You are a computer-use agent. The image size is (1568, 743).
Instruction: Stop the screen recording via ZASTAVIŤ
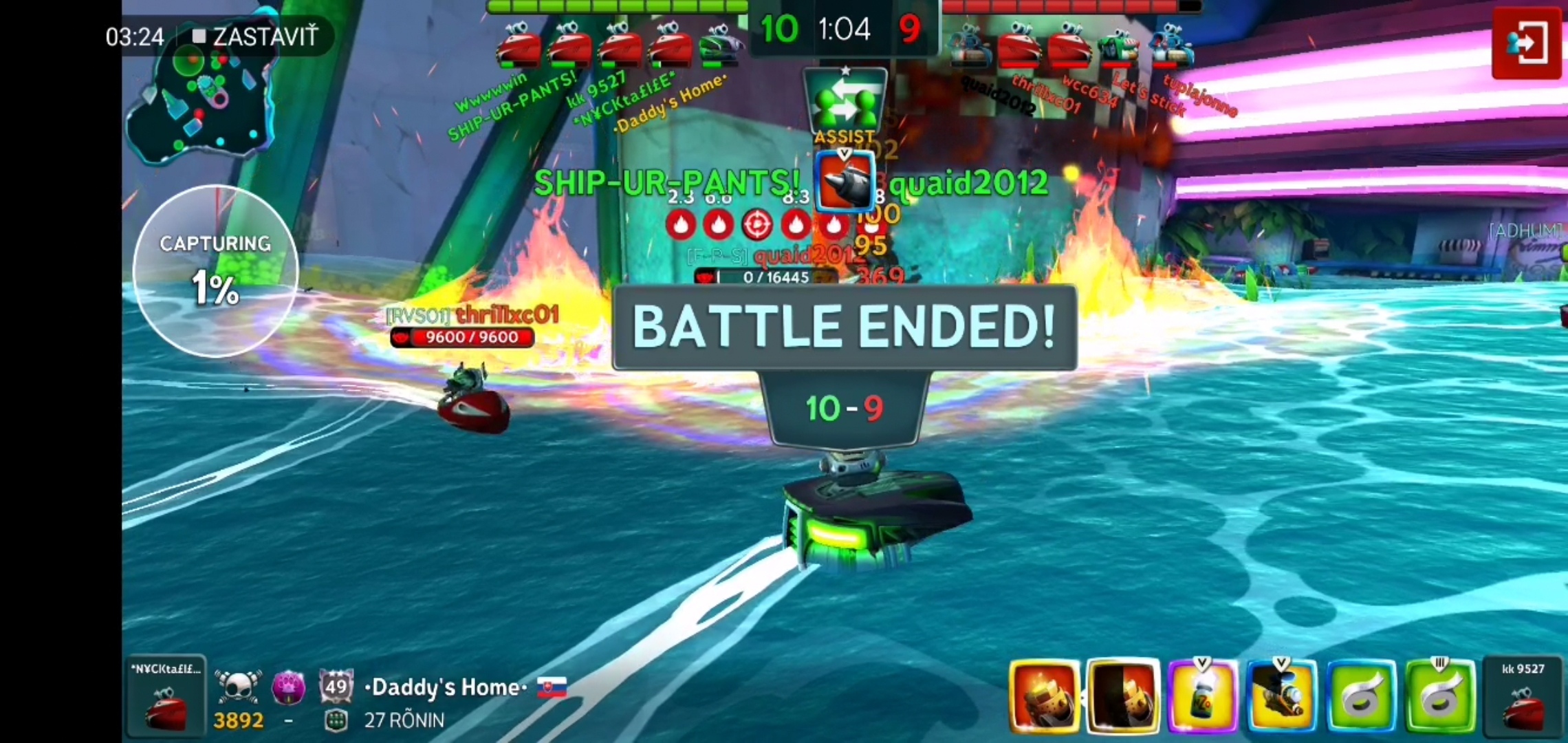(256, 36)
